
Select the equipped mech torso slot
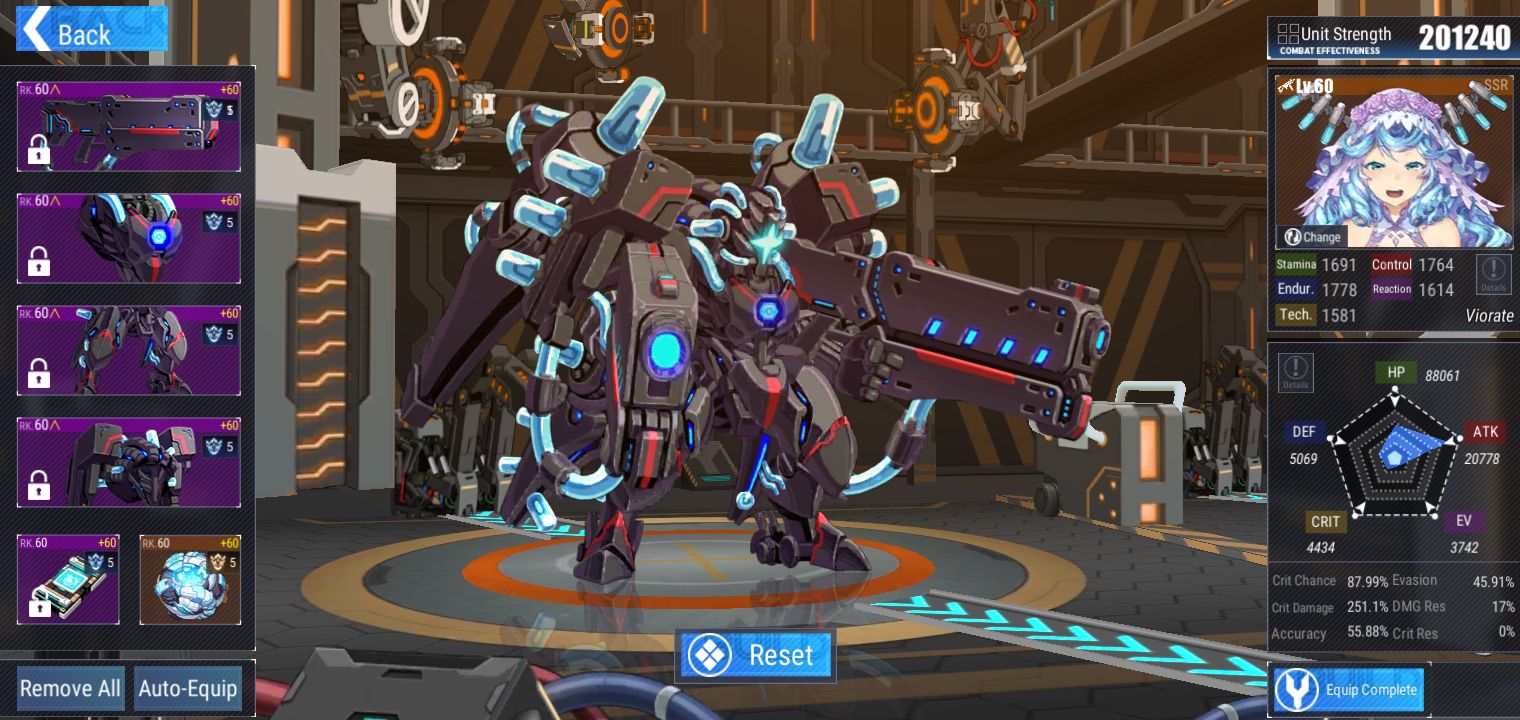coord(128,462)
